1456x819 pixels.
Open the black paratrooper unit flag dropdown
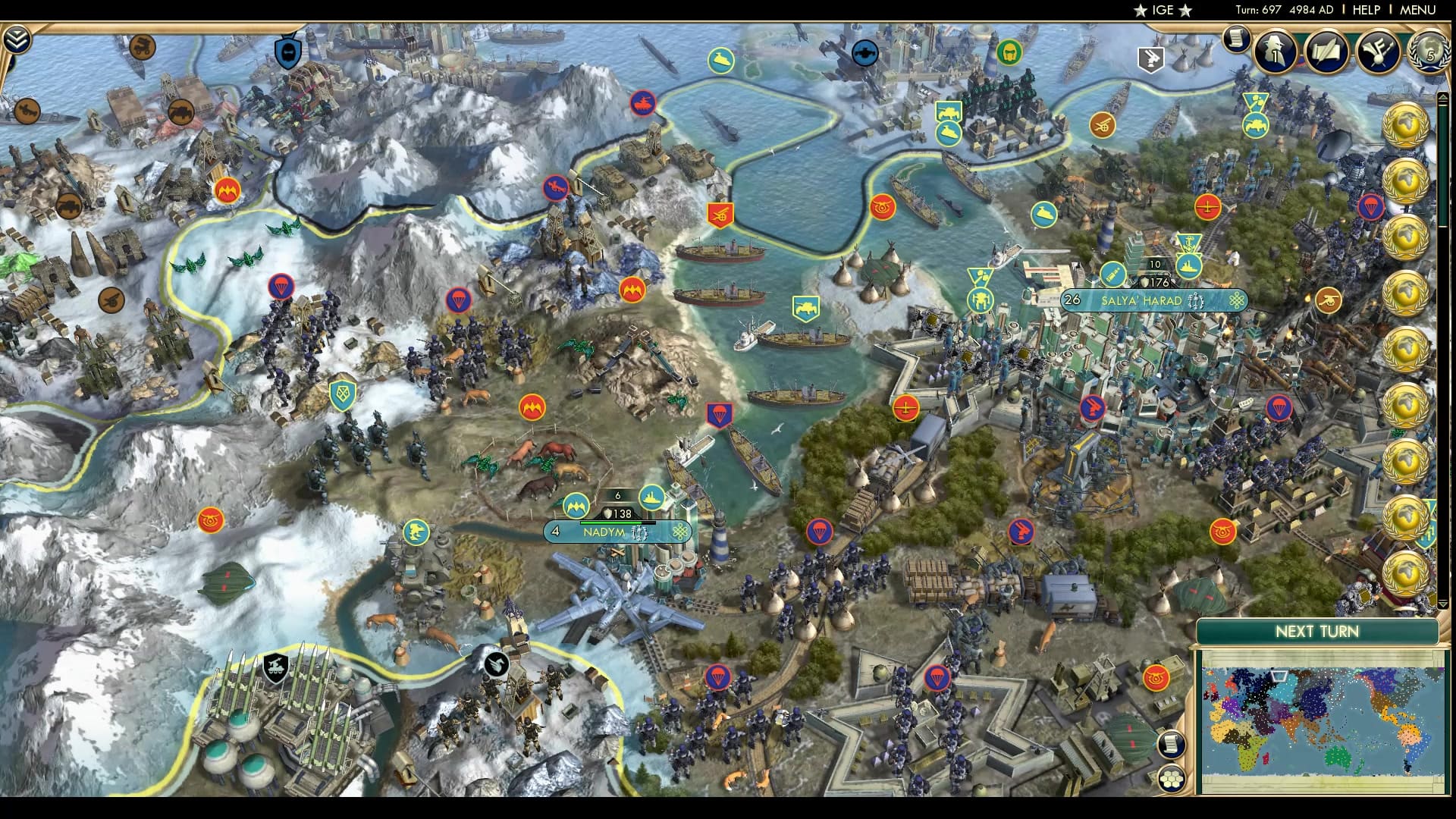tap(497, 662)
